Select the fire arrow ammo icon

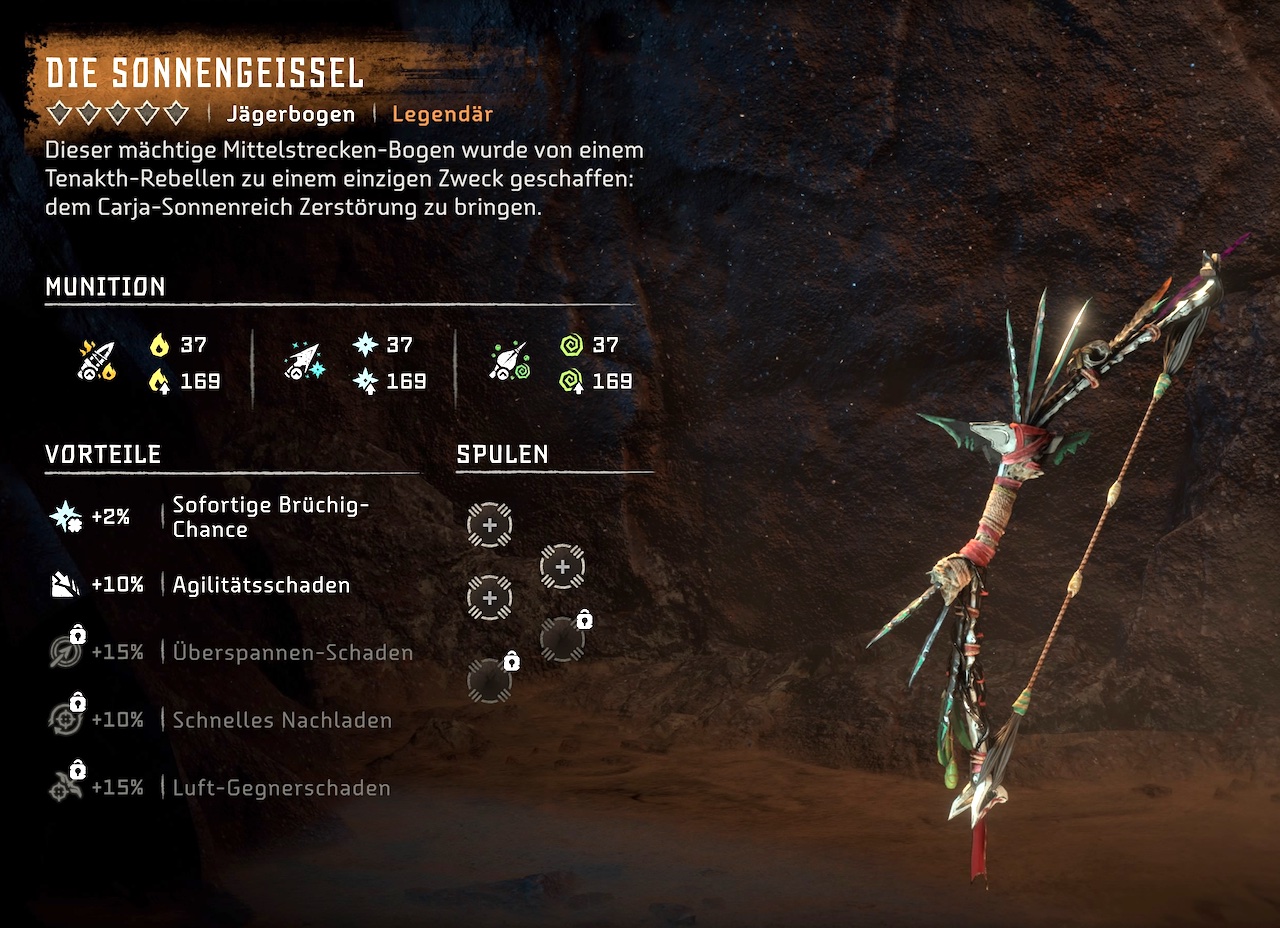click(x=96, y=361)
